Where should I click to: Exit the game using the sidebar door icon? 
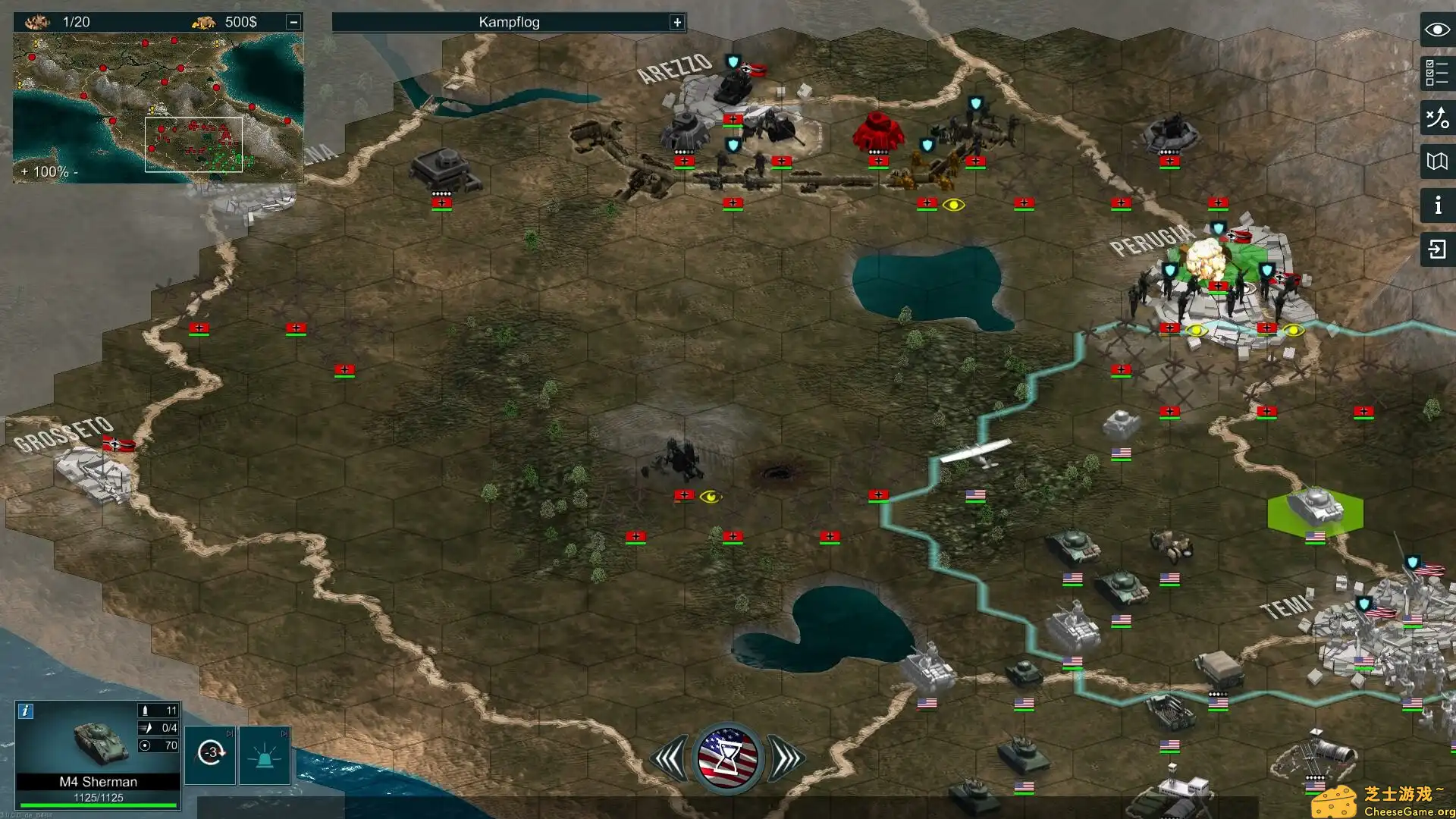tap(1437, 247)
